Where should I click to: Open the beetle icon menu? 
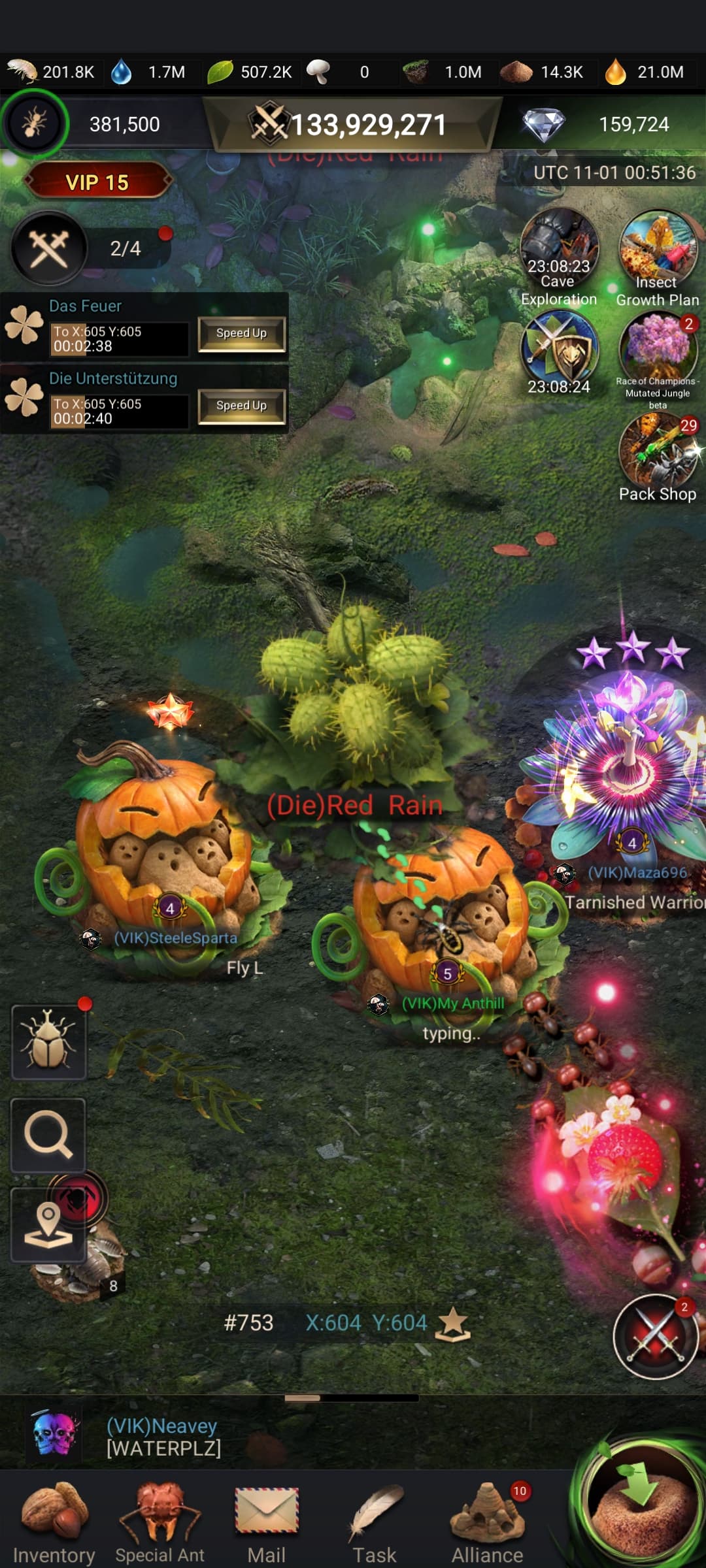[x=48, y=1041]
